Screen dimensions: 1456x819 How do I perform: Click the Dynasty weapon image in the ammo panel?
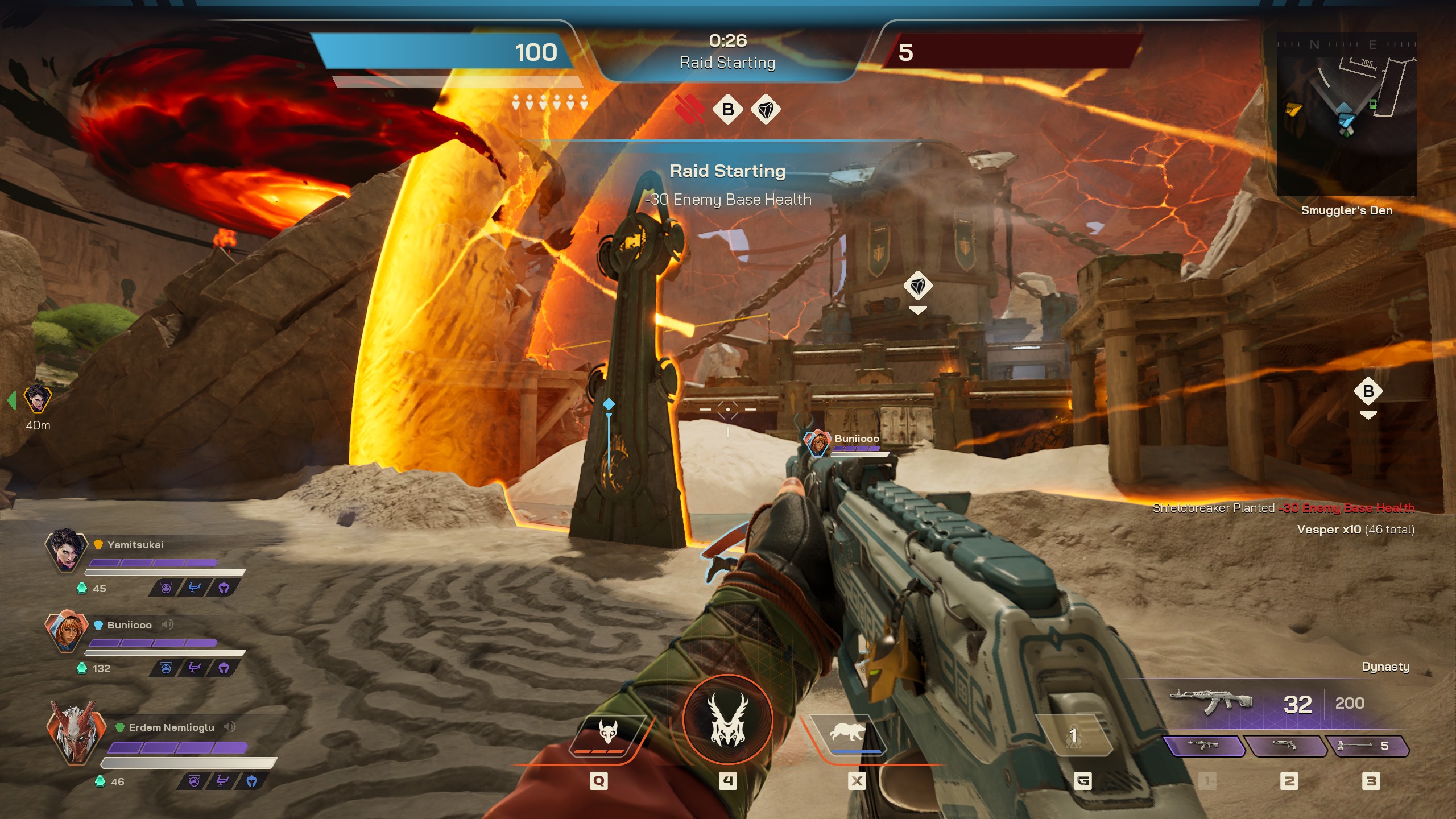coord(1211,702)
